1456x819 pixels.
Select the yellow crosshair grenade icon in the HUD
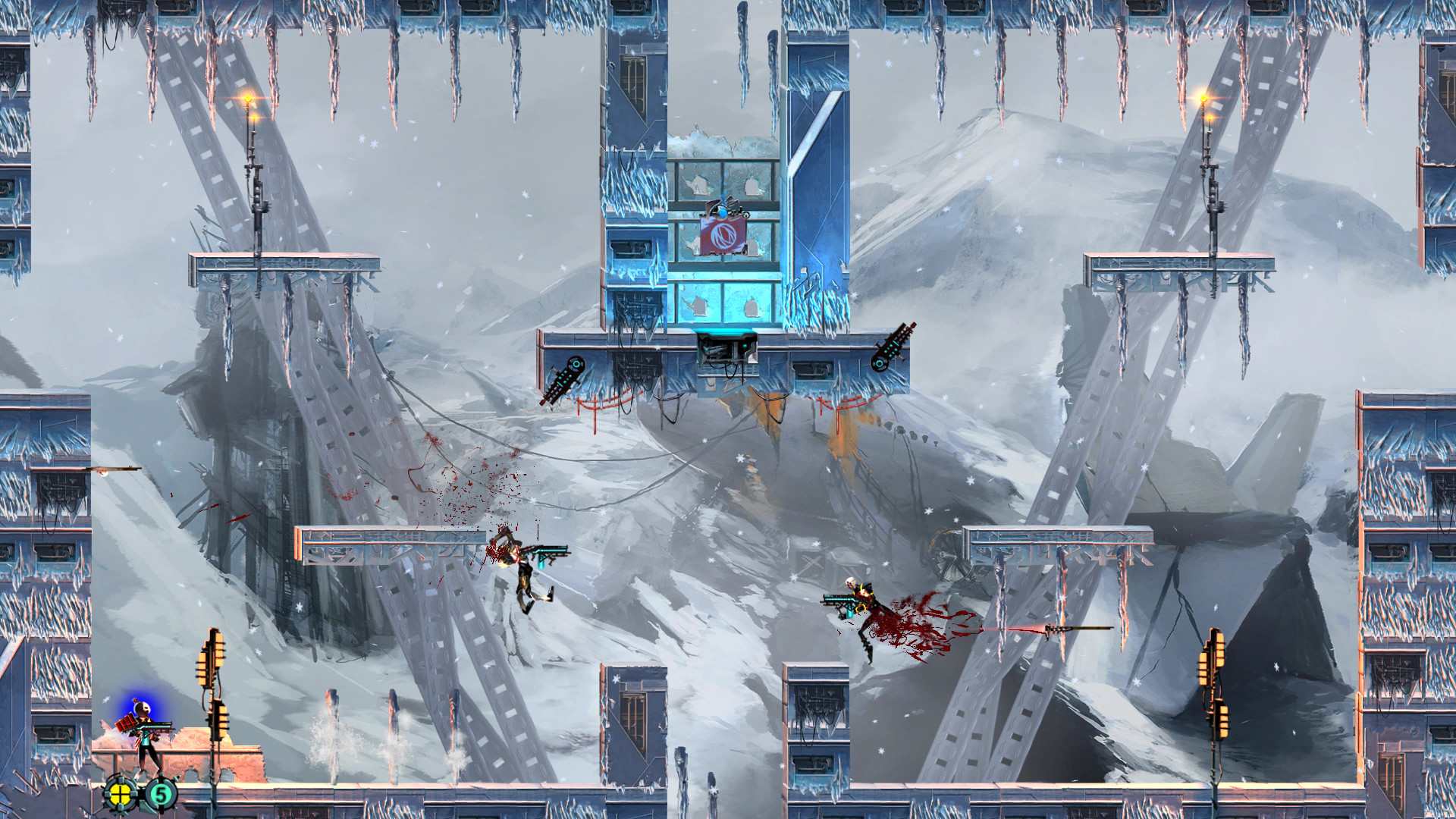pyautogui.click(x=121, y=795)
